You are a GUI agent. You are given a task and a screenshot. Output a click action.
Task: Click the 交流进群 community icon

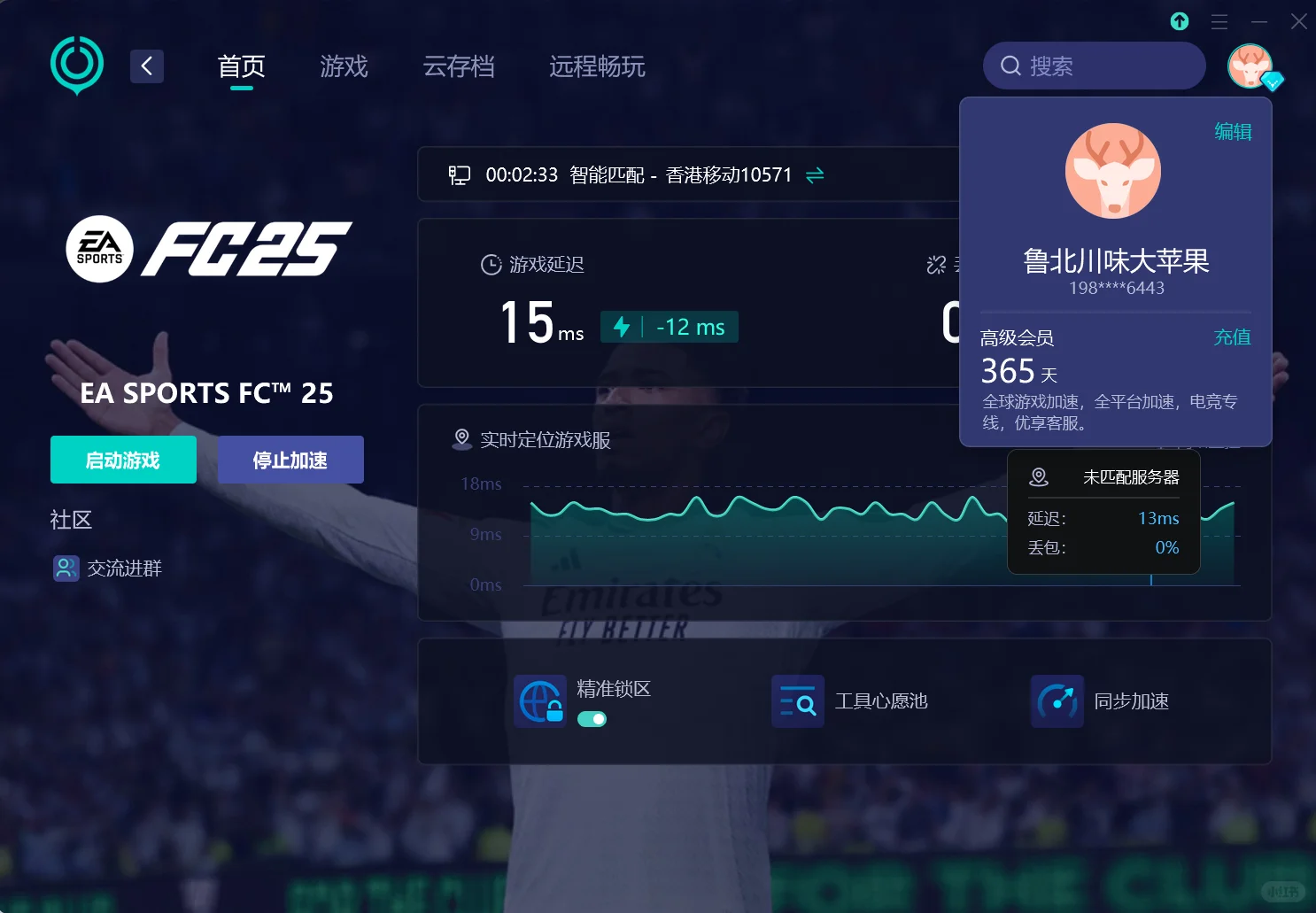coord(65,568)
